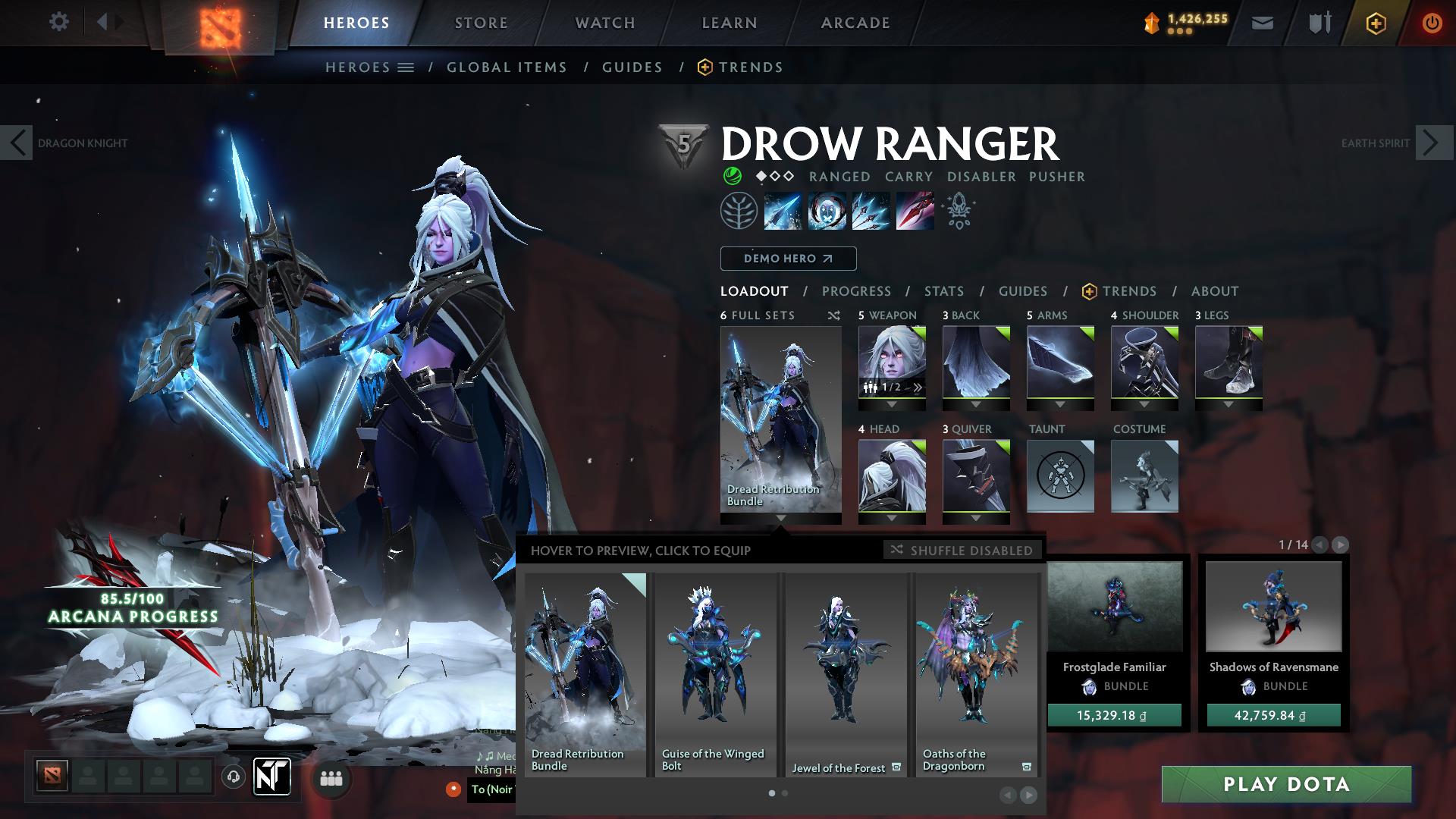Click the DEMO HERO button
This screenshot has width=1456, height=819.
[x=787, y=259]
